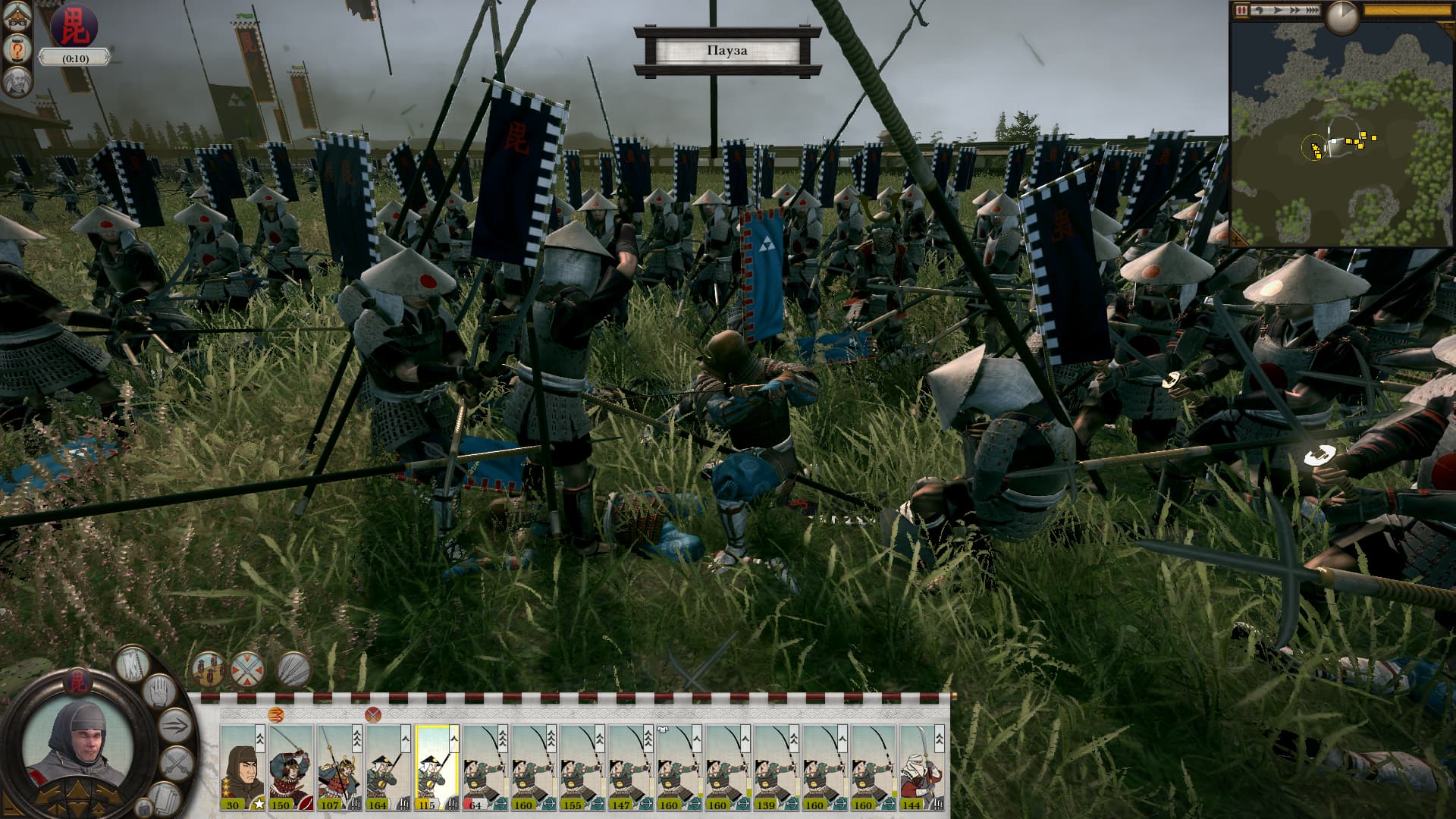Set battle speed to fastest forward
Image resolution: width=1456 pixels, height=819 pixels.
point(1313,11)
